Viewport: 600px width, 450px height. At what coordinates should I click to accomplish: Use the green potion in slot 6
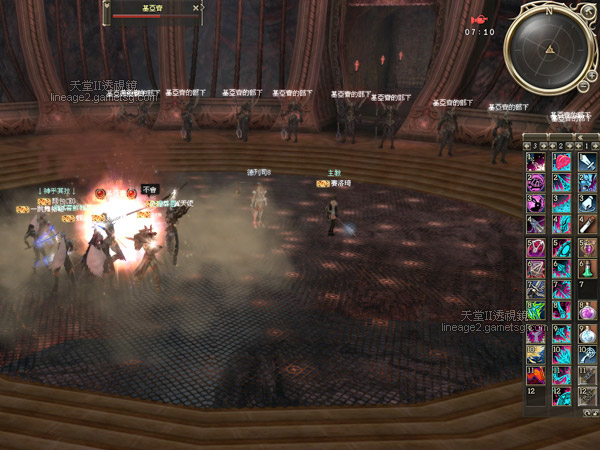586,270
